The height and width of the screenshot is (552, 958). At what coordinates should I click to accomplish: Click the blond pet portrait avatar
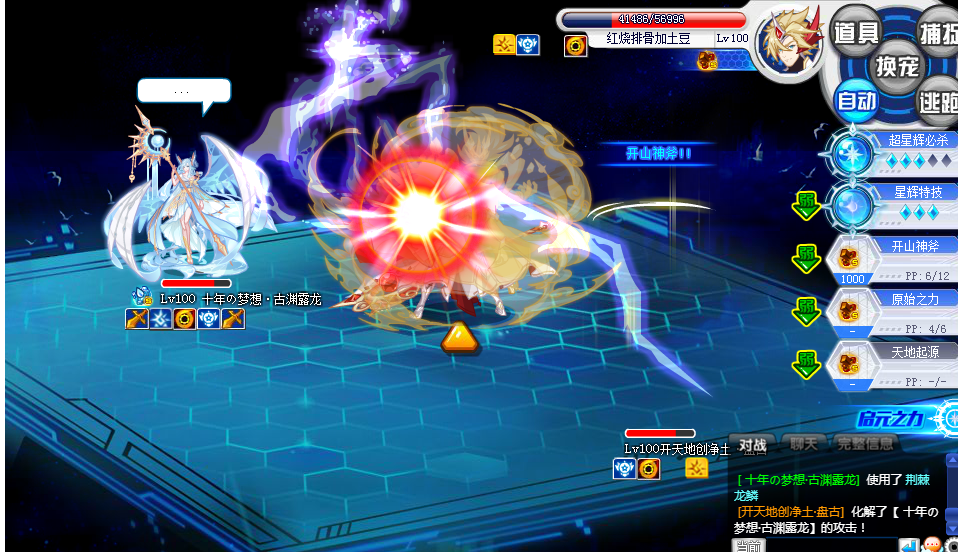(790, 42)
